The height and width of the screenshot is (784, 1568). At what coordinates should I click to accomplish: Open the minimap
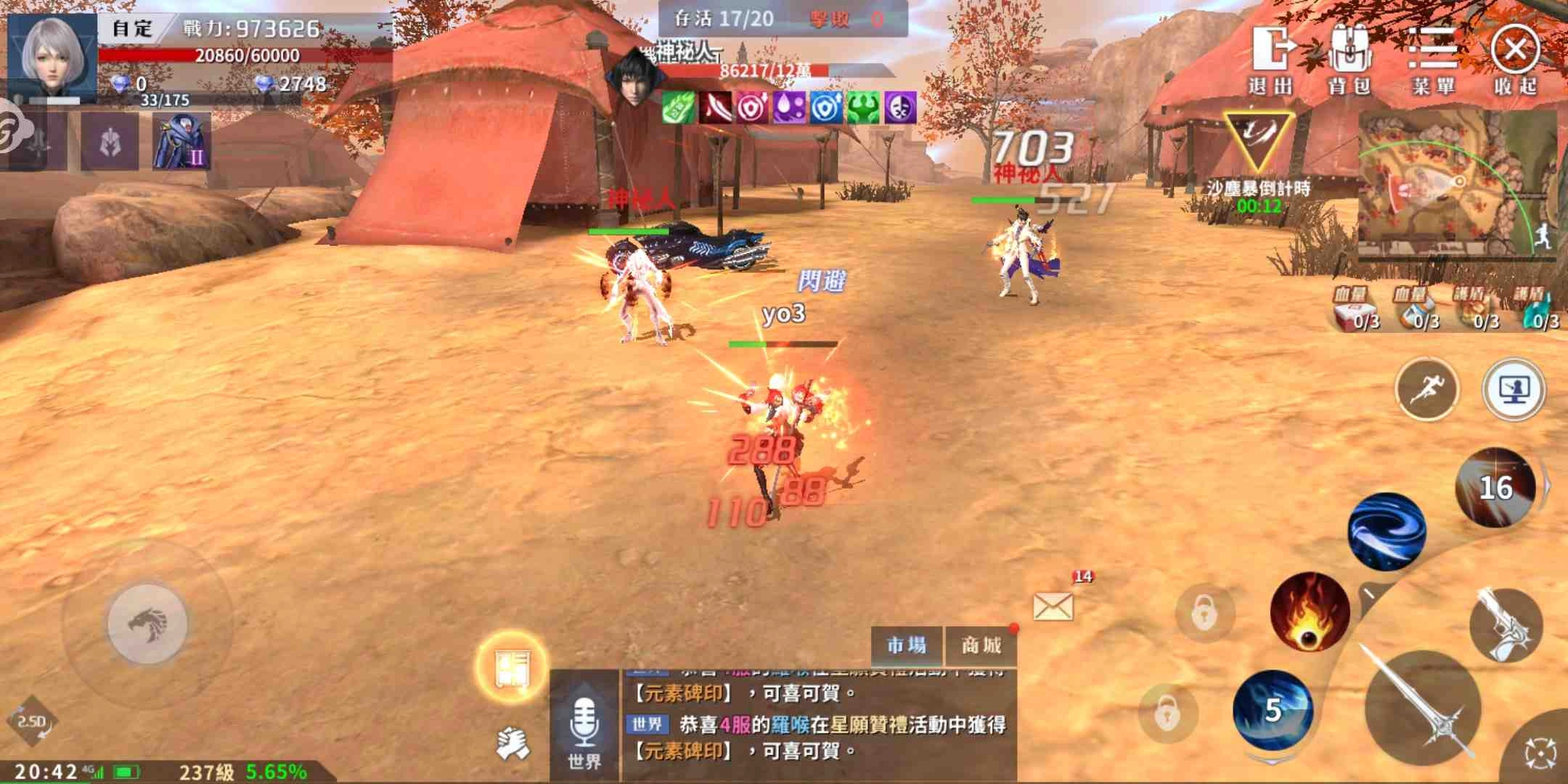[x=1455, y=187]
